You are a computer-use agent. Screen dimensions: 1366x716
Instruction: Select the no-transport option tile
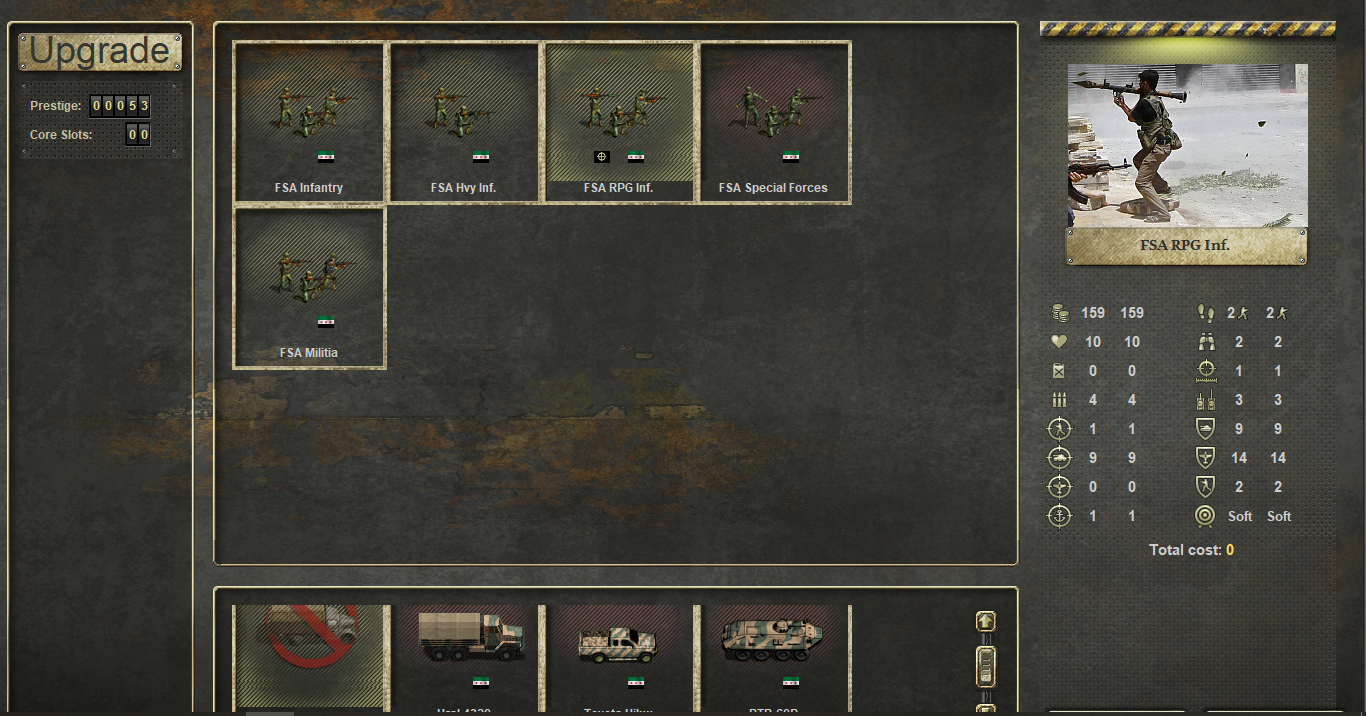(310, 655)
